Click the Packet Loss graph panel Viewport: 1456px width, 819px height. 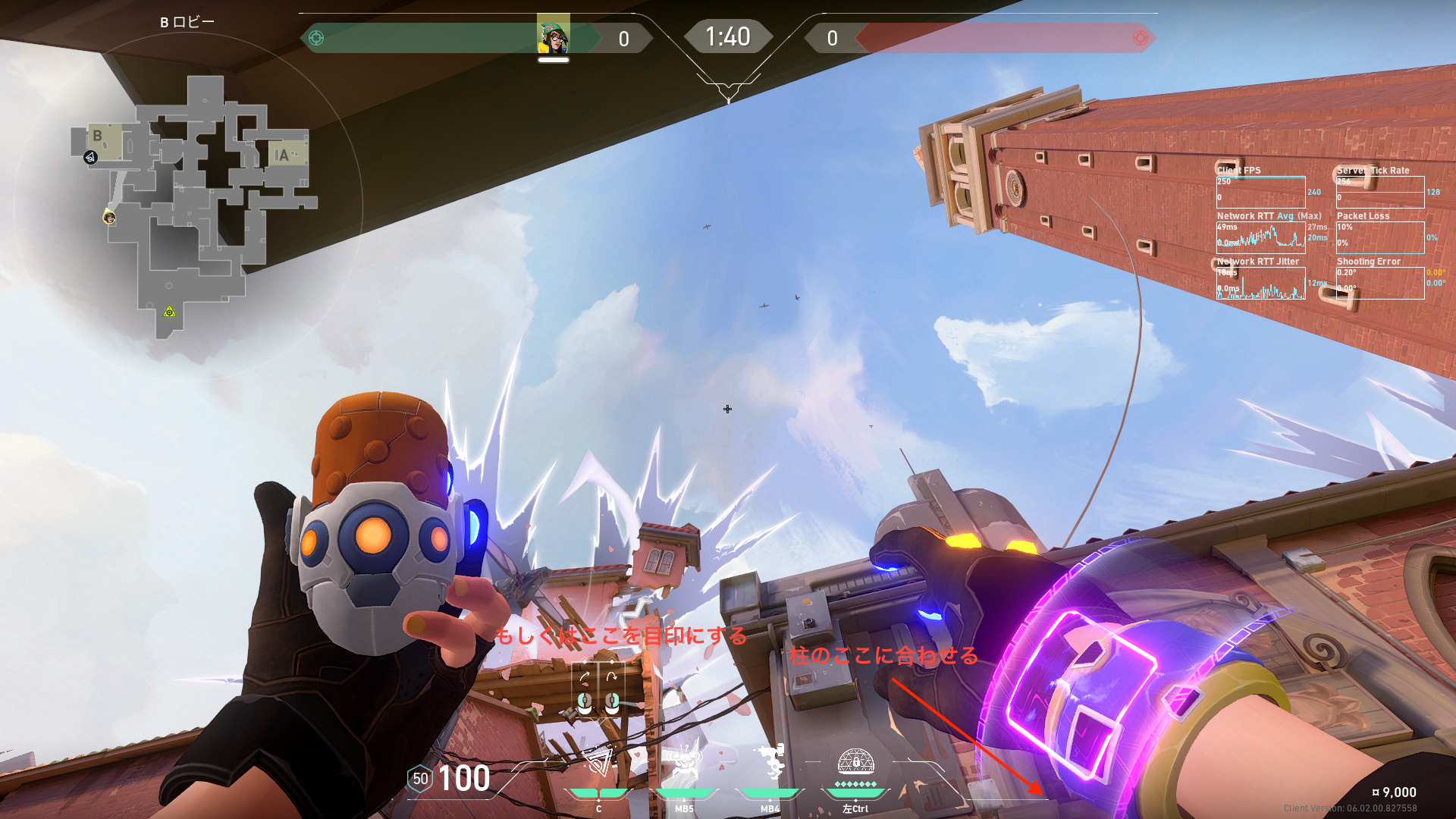click(1379, 237)
